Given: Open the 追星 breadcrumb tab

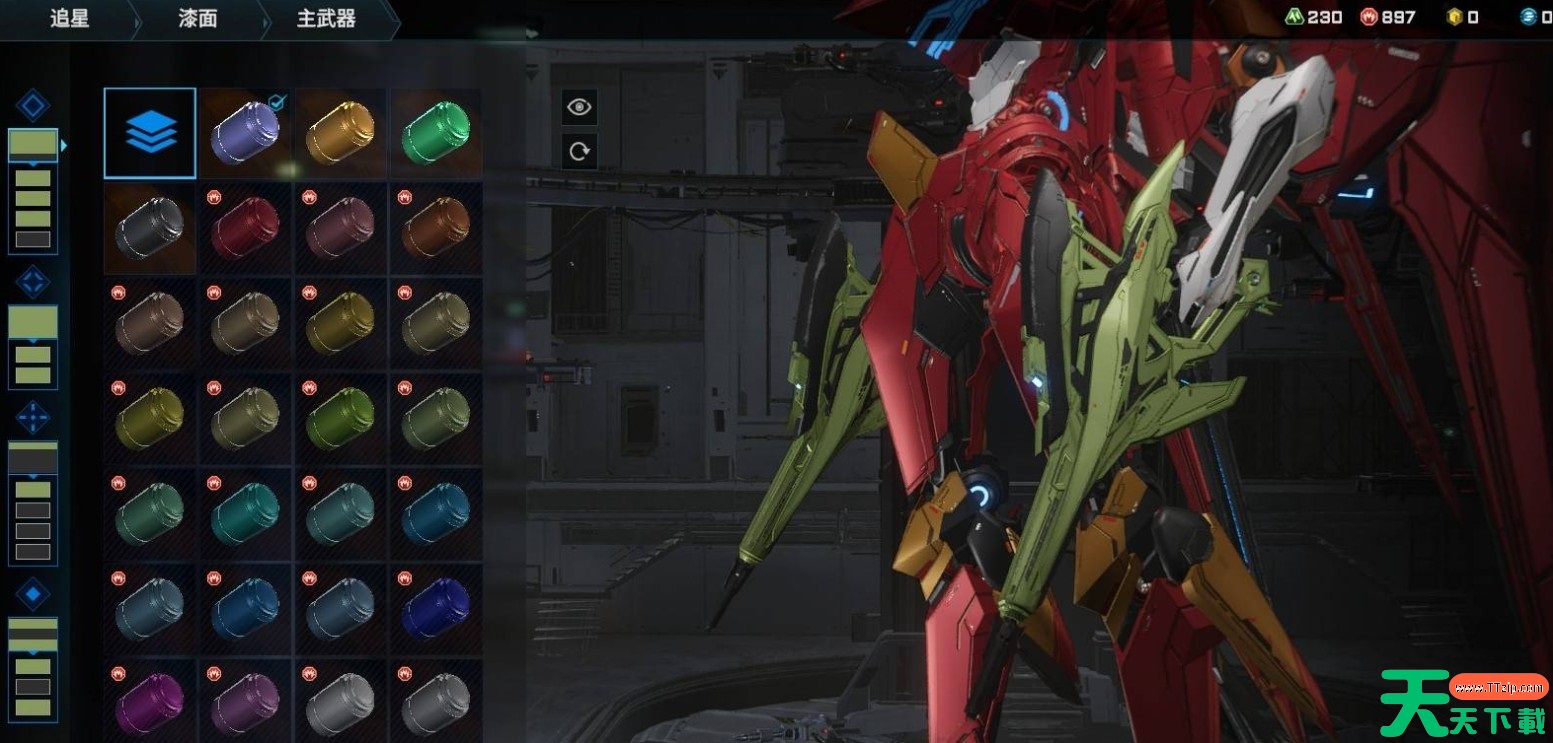Looking at the screenshot, I should [69, 19].
